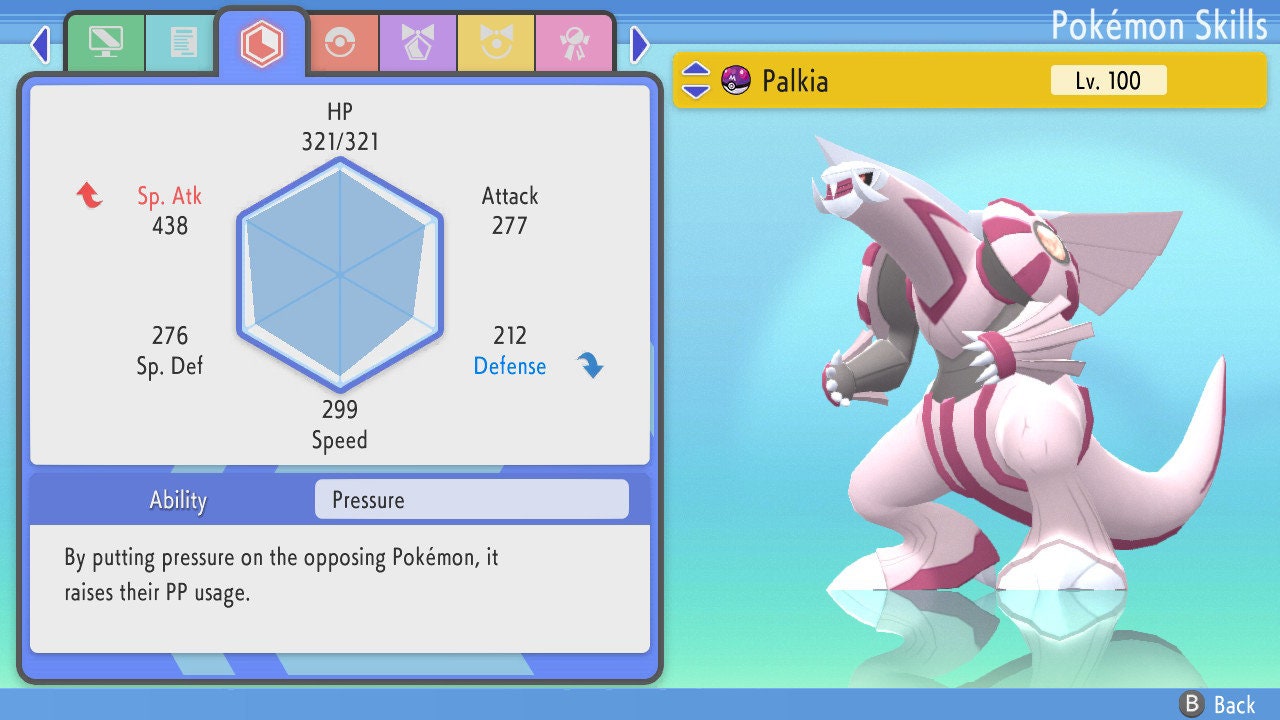Select the hexagon Pokémon Skills tab

[262, 42]
